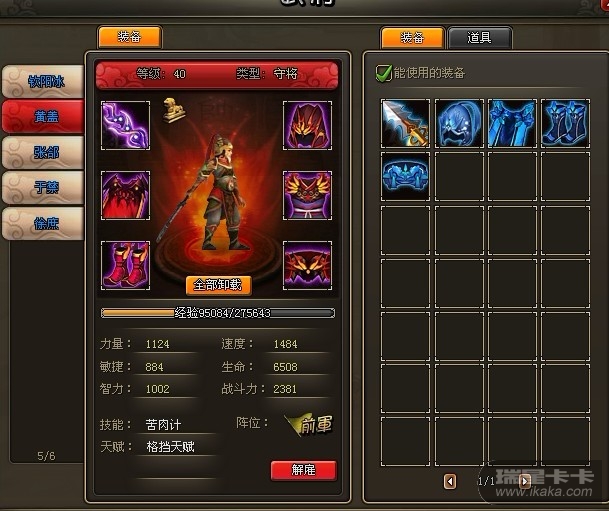
Task: Open the inventory's 装备 tab beside 道具
Action: point(412,38)
